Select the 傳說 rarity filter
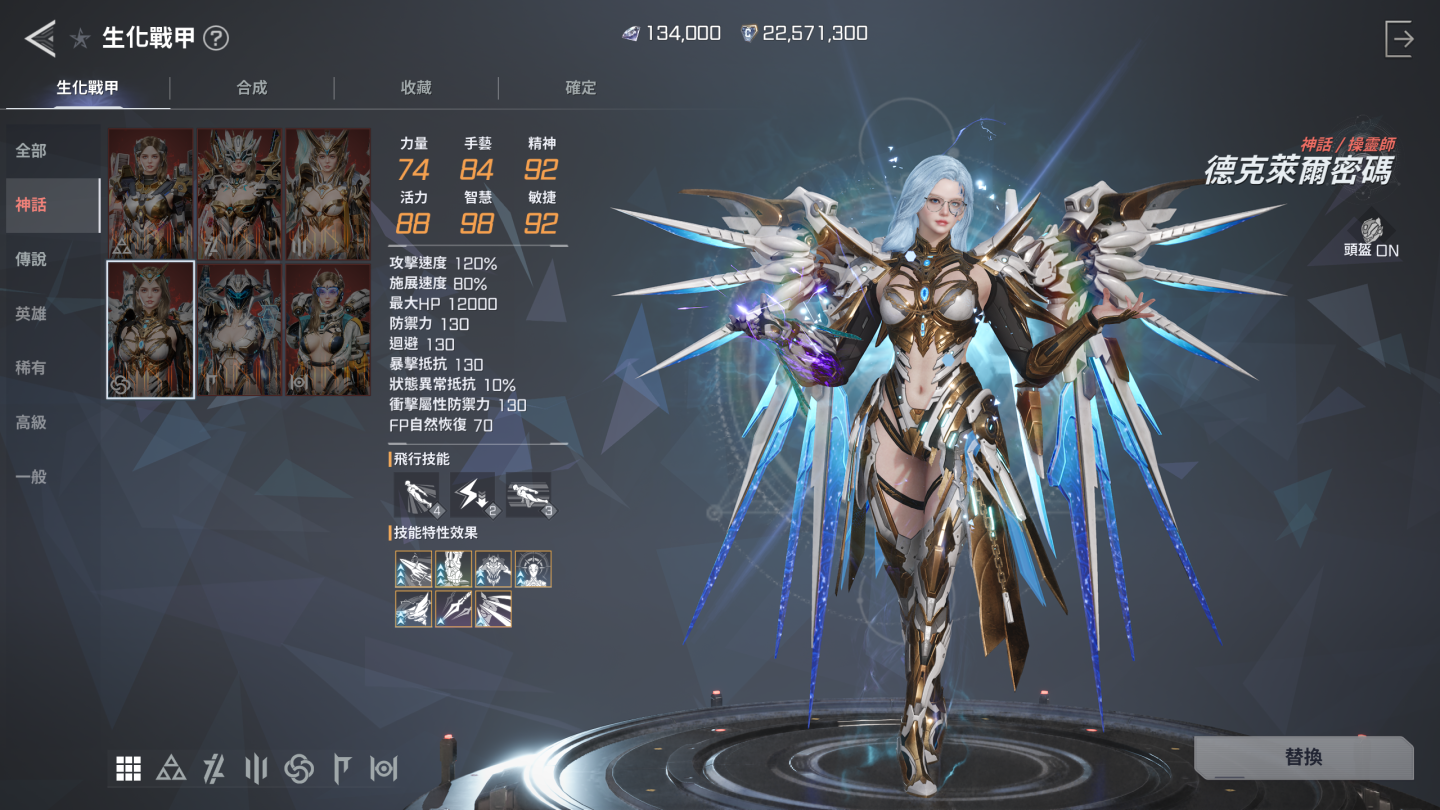1440x810 pixels. click(32, 259)
